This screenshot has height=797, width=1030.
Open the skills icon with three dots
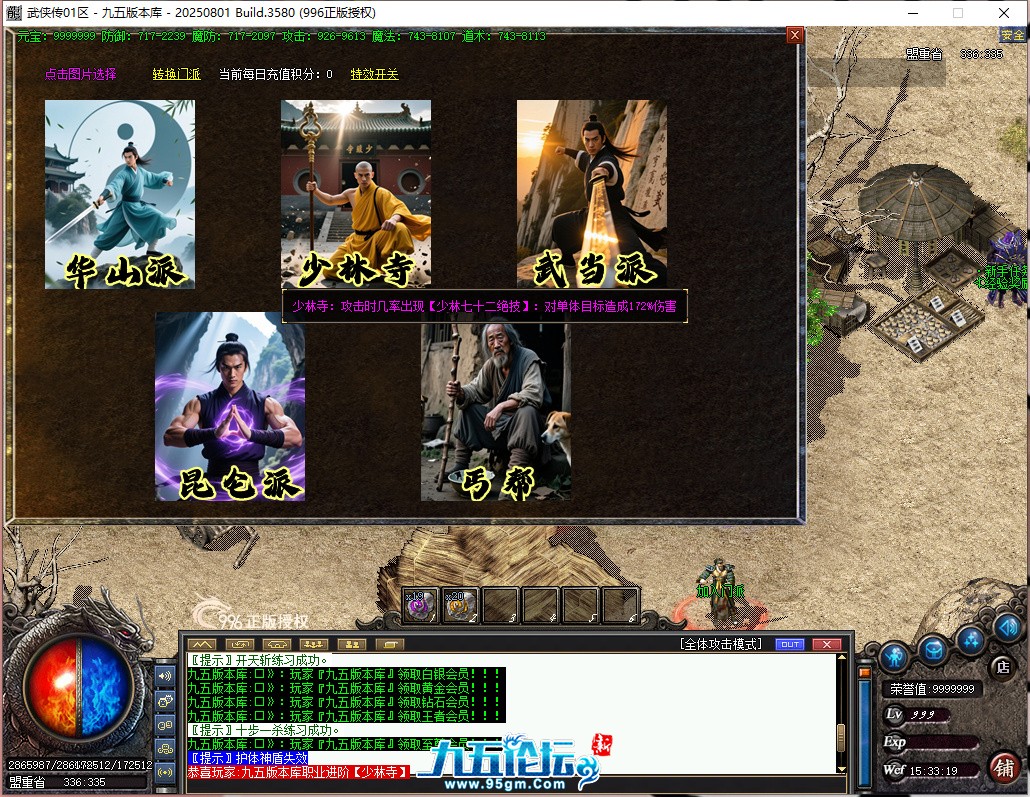pyautogui.click(x=970, y=639)
